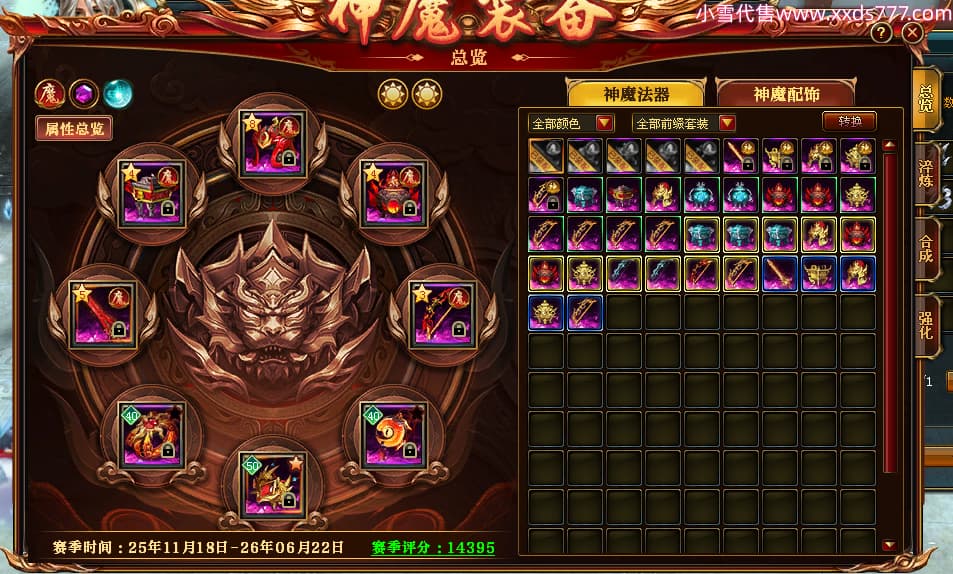Open the 属性总览 attribute overview
Viewport: 953px width, 574px height.
point(73,128)
